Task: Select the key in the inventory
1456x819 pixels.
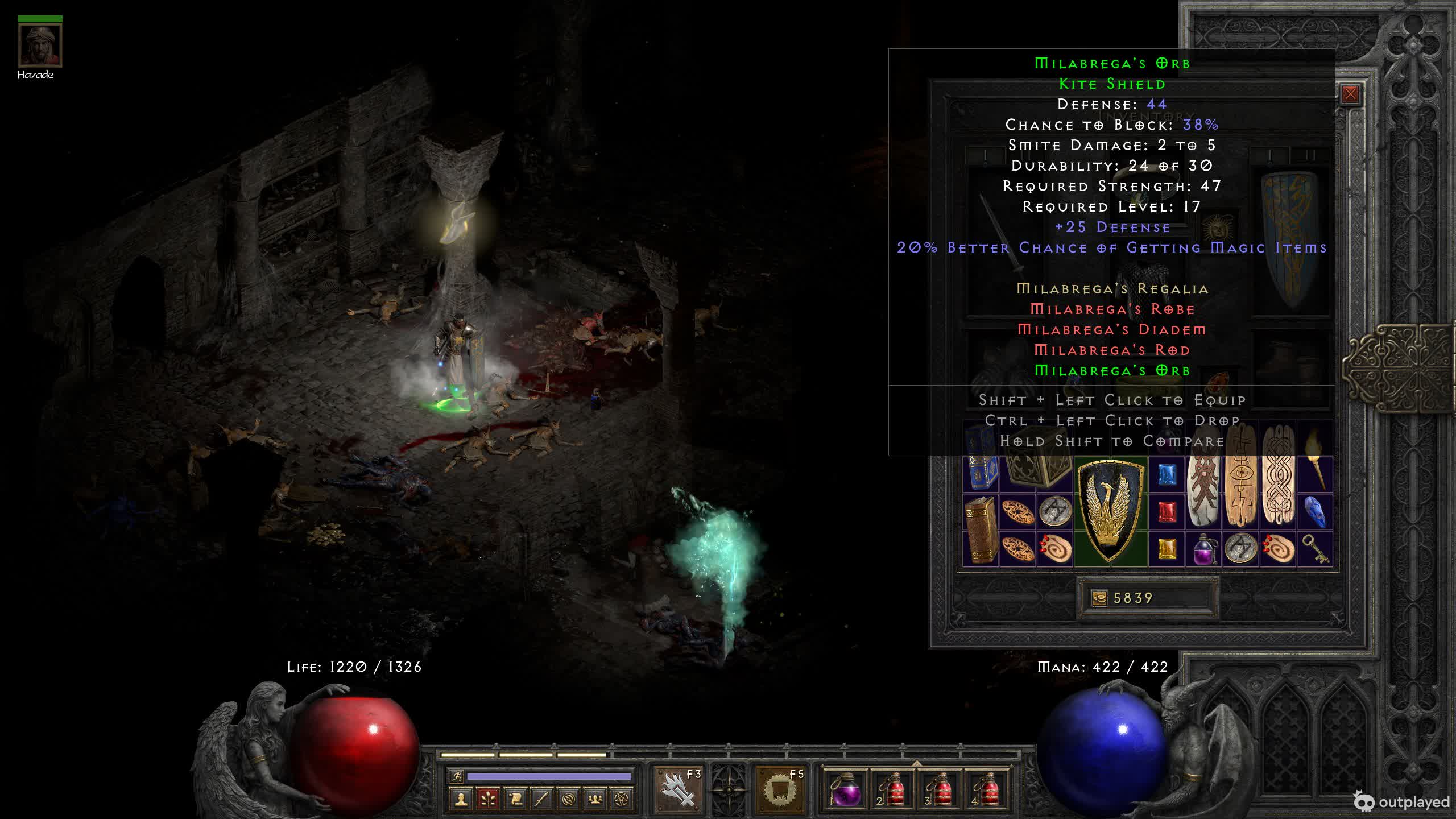Action: 1315,549
